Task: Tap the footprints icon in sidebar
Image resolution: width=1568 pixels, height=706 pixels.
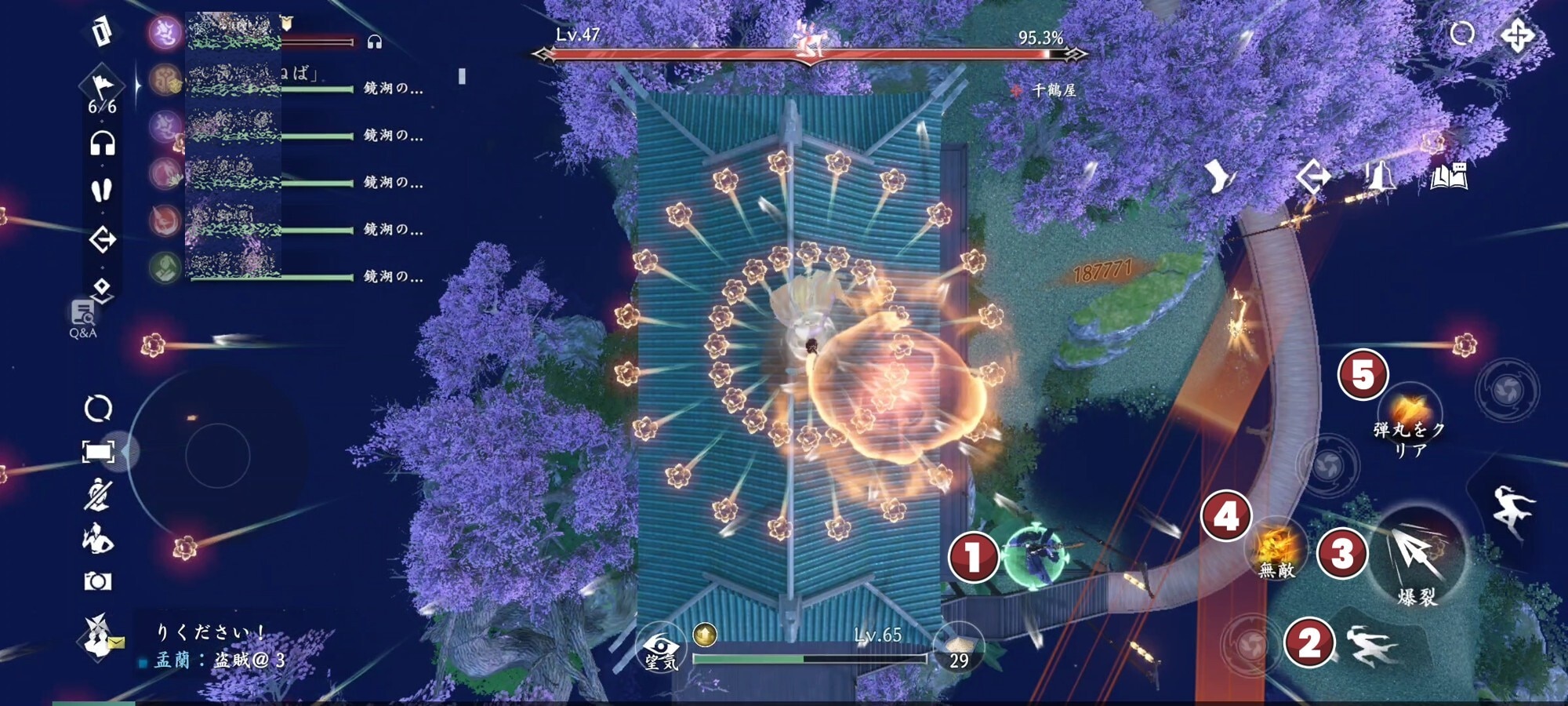Action: 102,191
